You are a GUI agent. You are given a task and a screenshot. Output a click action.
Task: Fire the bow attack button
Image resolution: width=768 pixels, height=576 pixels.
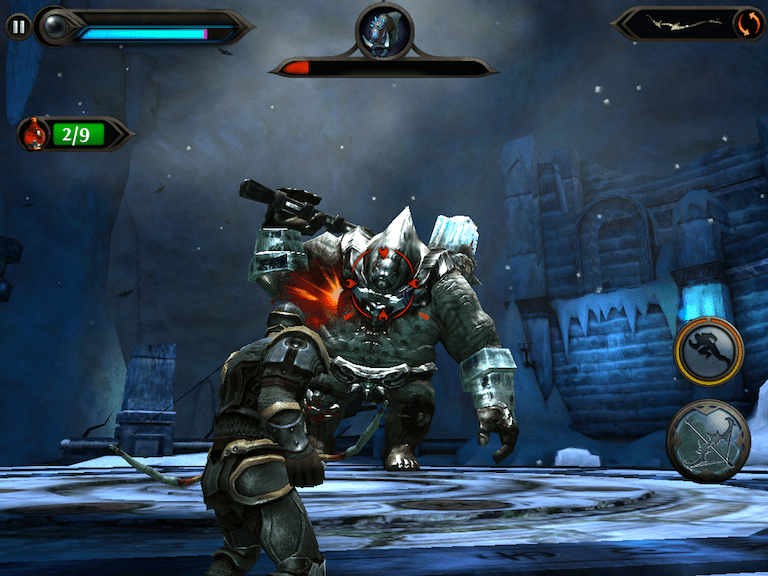(x=708, y=442)
